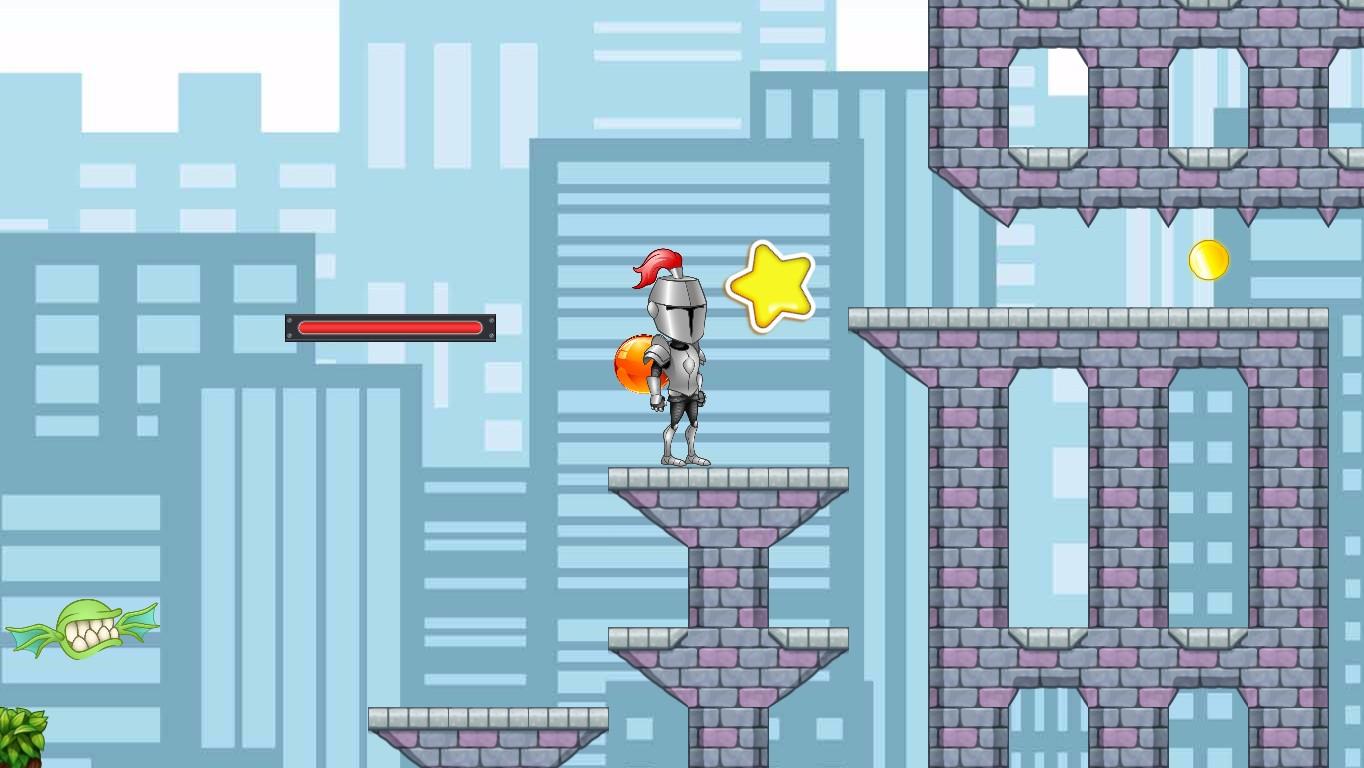Click the orange fireball beside the knight
1364x768 pixels.
(632, 365)
